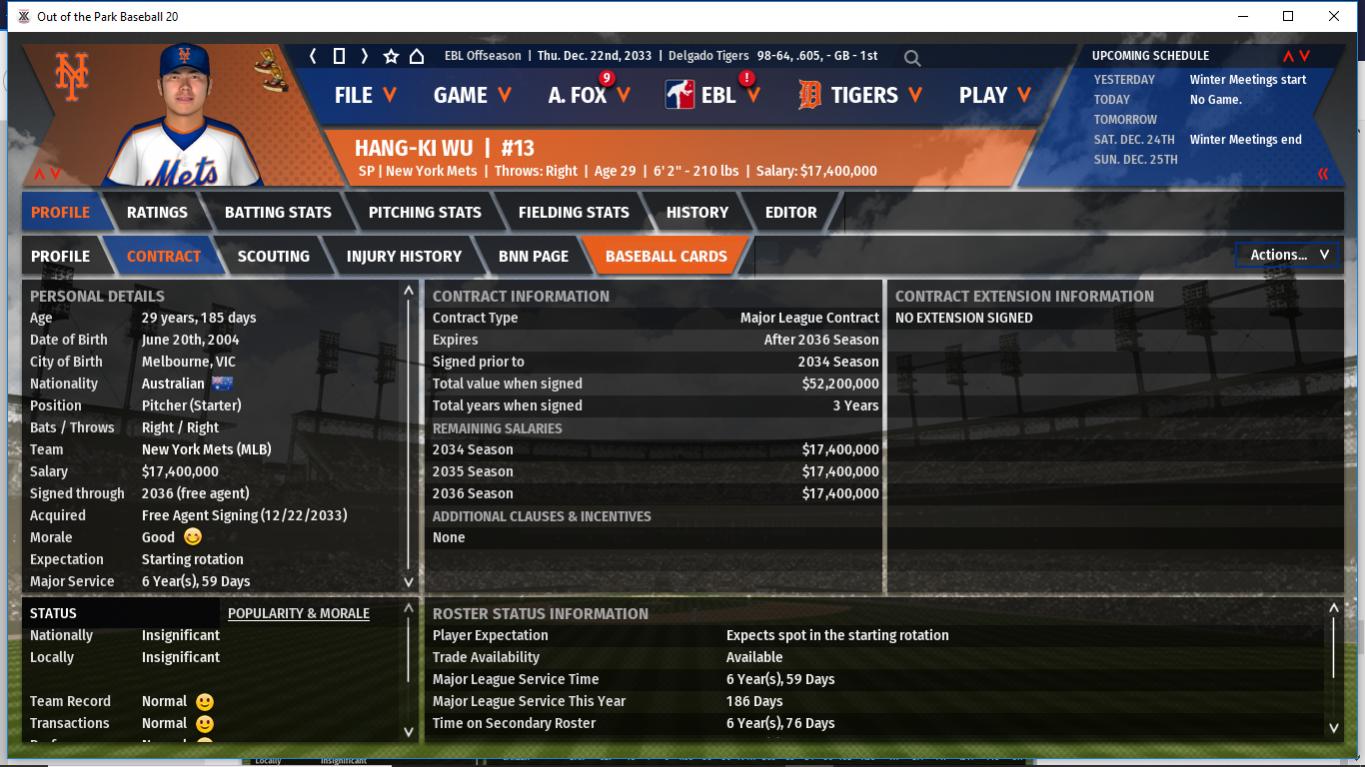Screen dimensions: 1365x767
Task: View the PITCHING STATS tab
Action: 425,212
